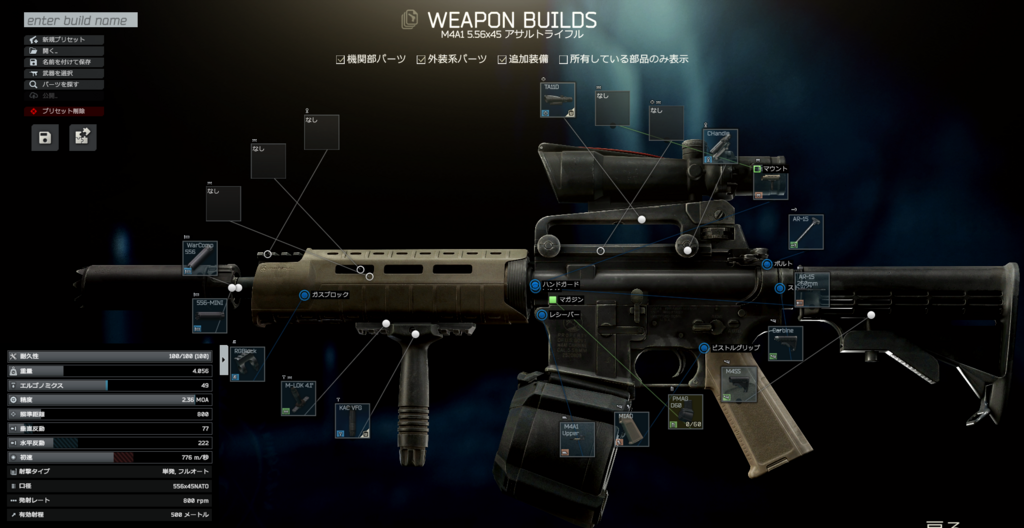The height and width of the screenshot is (528, 1024).
Task: Select the WarComp 556 muzzle slot
Action: point(200,258)
